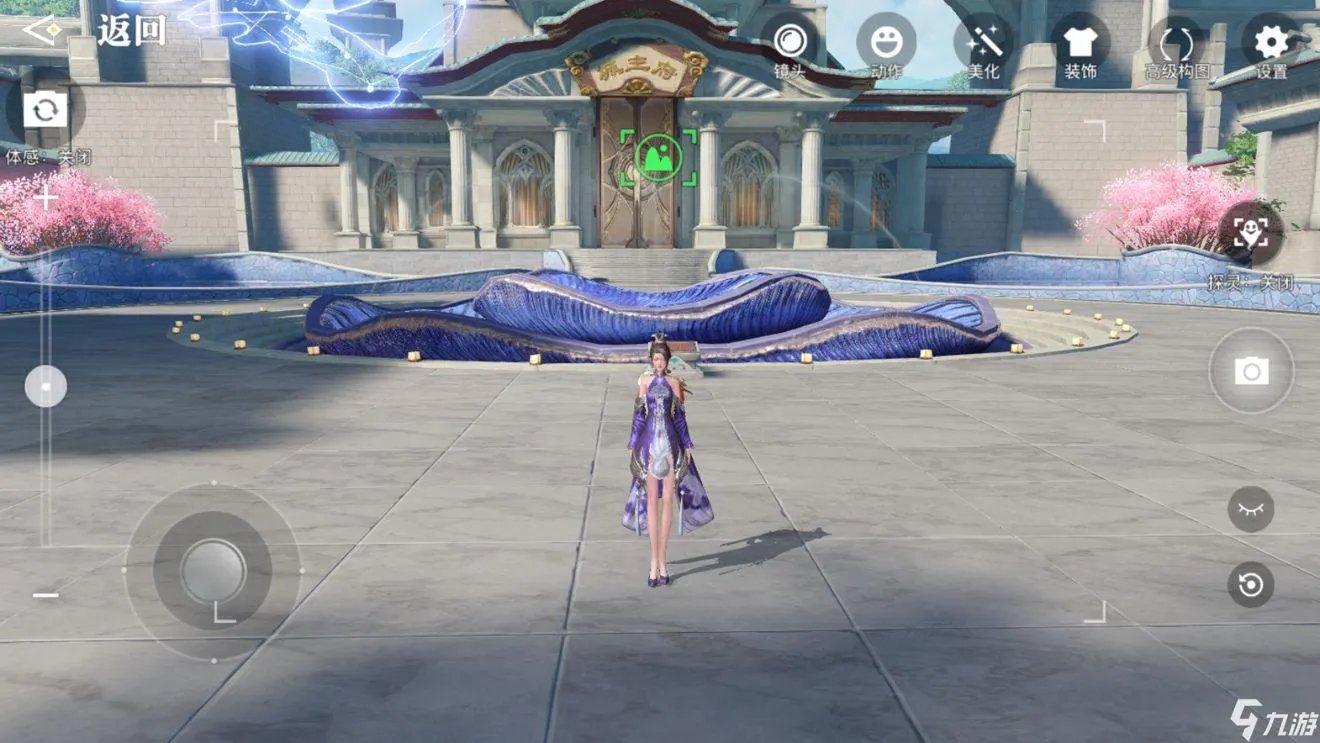1320x743 pixels.
Task: Zoom in with the plus button
Action: [x=45, y=198]
